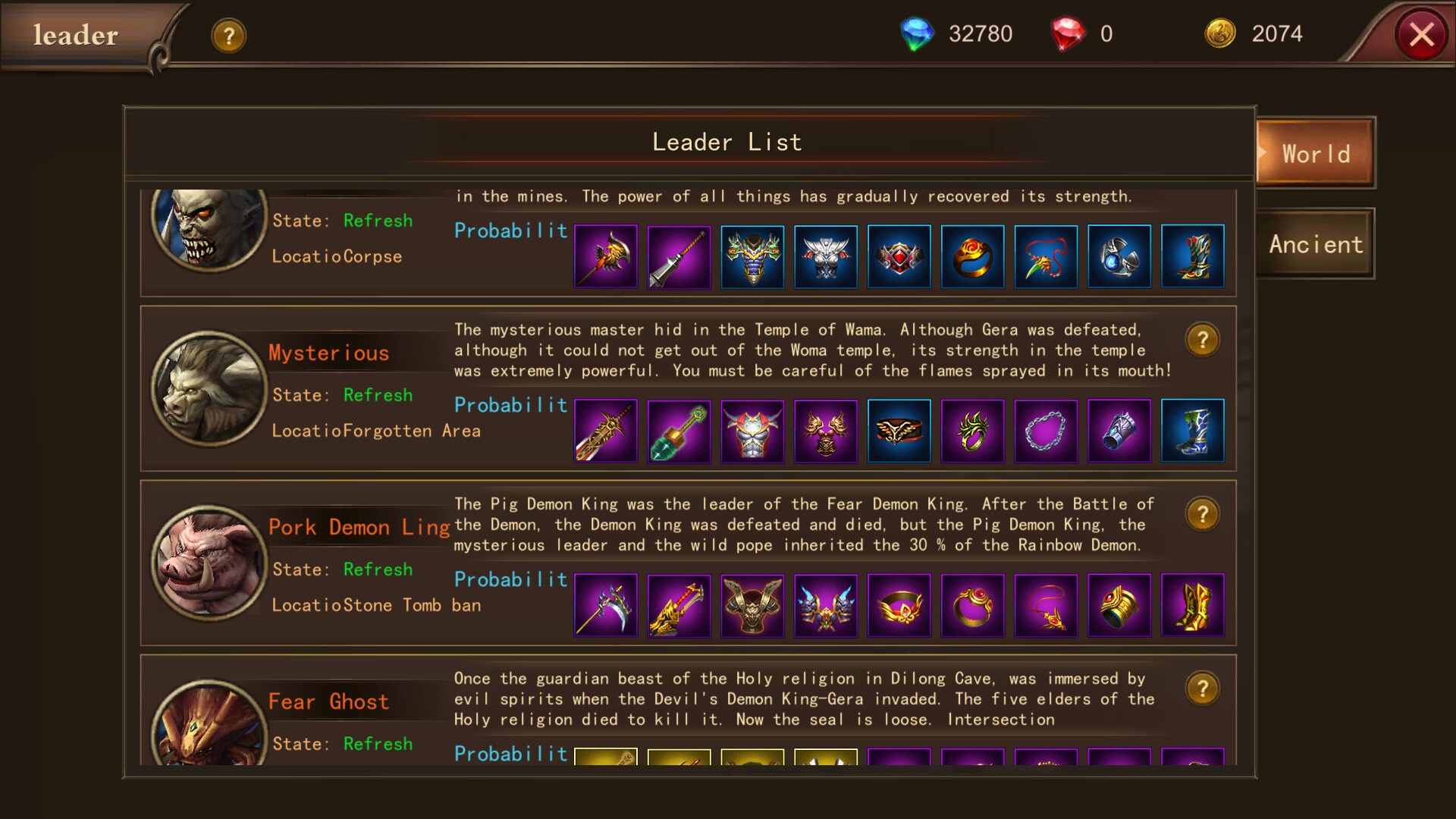The height and width of the screenshot is (819, 1456).
Task: Inspect the scythe weapon in Pork Demon Ling drops
Action: (606, 605)
